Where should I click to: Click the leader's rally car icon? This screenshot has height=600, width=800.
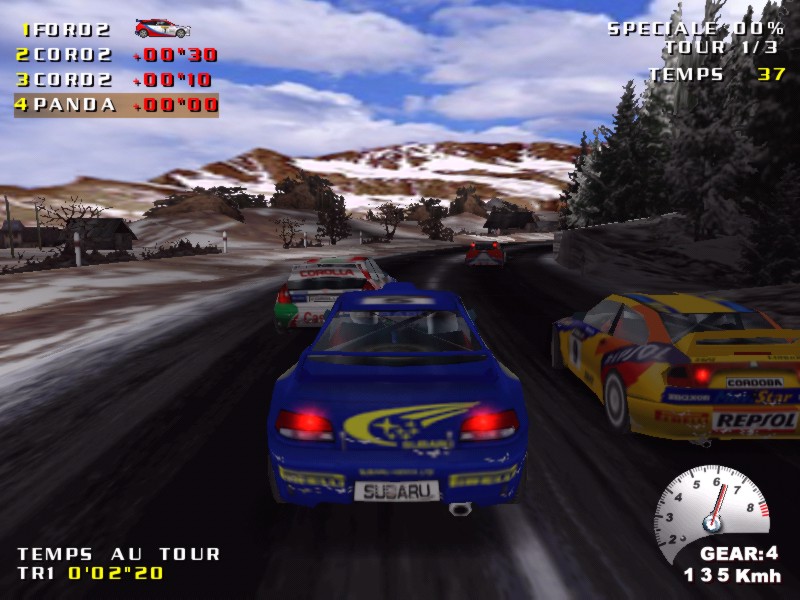161,28
